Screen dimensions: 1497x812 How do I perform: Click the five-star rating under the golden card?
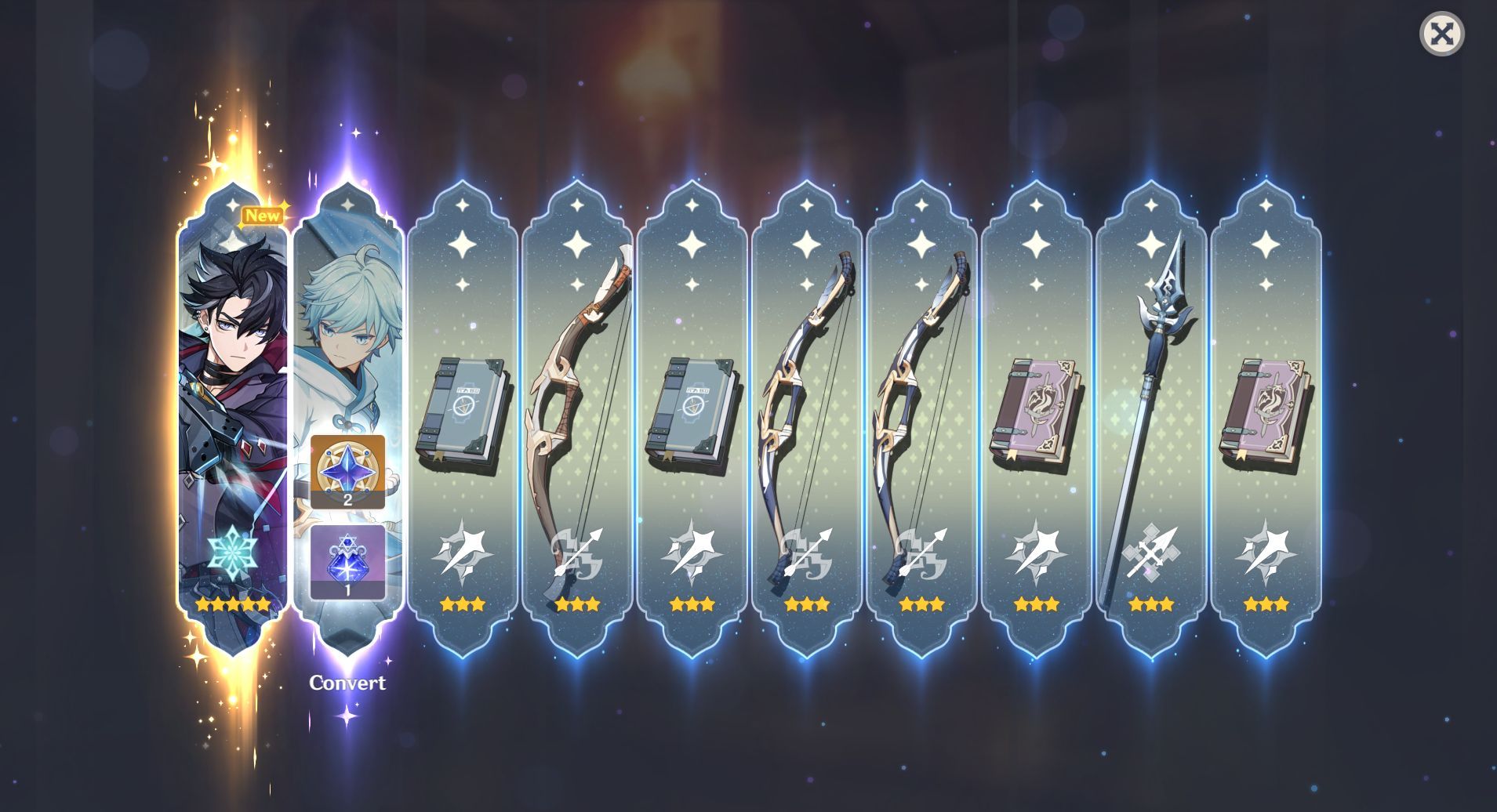(235, 604)
